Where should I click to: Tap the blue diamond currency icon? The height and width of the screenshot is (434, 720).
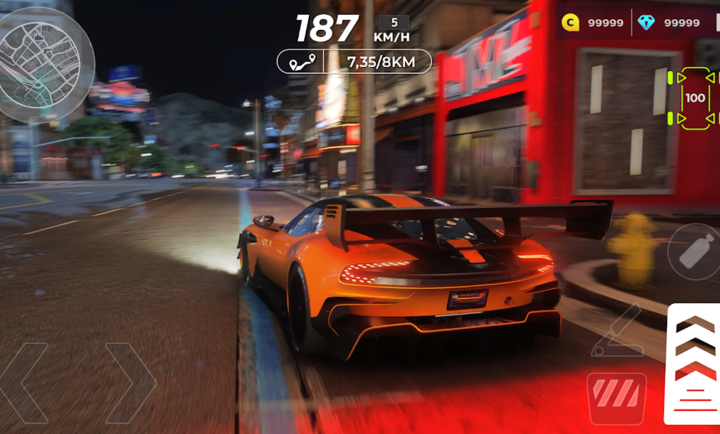point(647,22)
